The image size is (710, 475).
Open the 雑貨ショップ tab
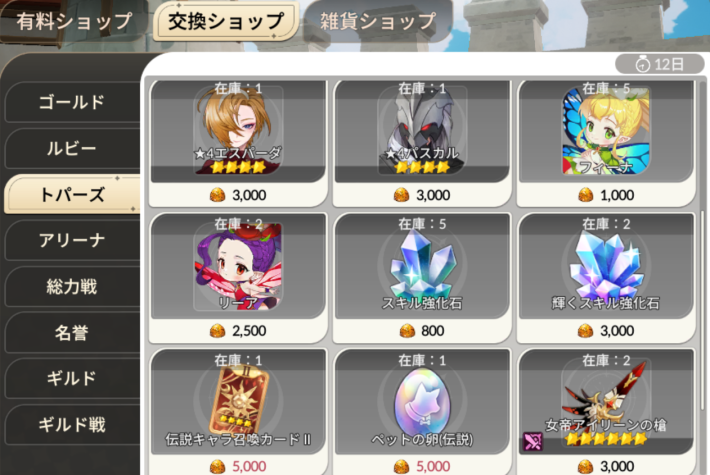tap(378, 21)
